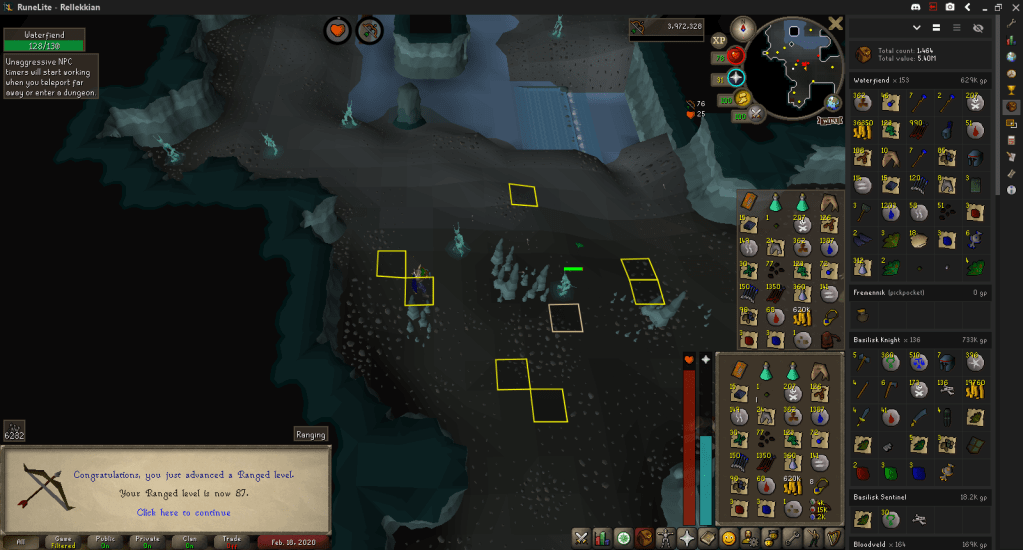The height and width of the screenshot is (550, 1023).
Task: Toggle the XP drops orb
Action: [x=718, y=41]
